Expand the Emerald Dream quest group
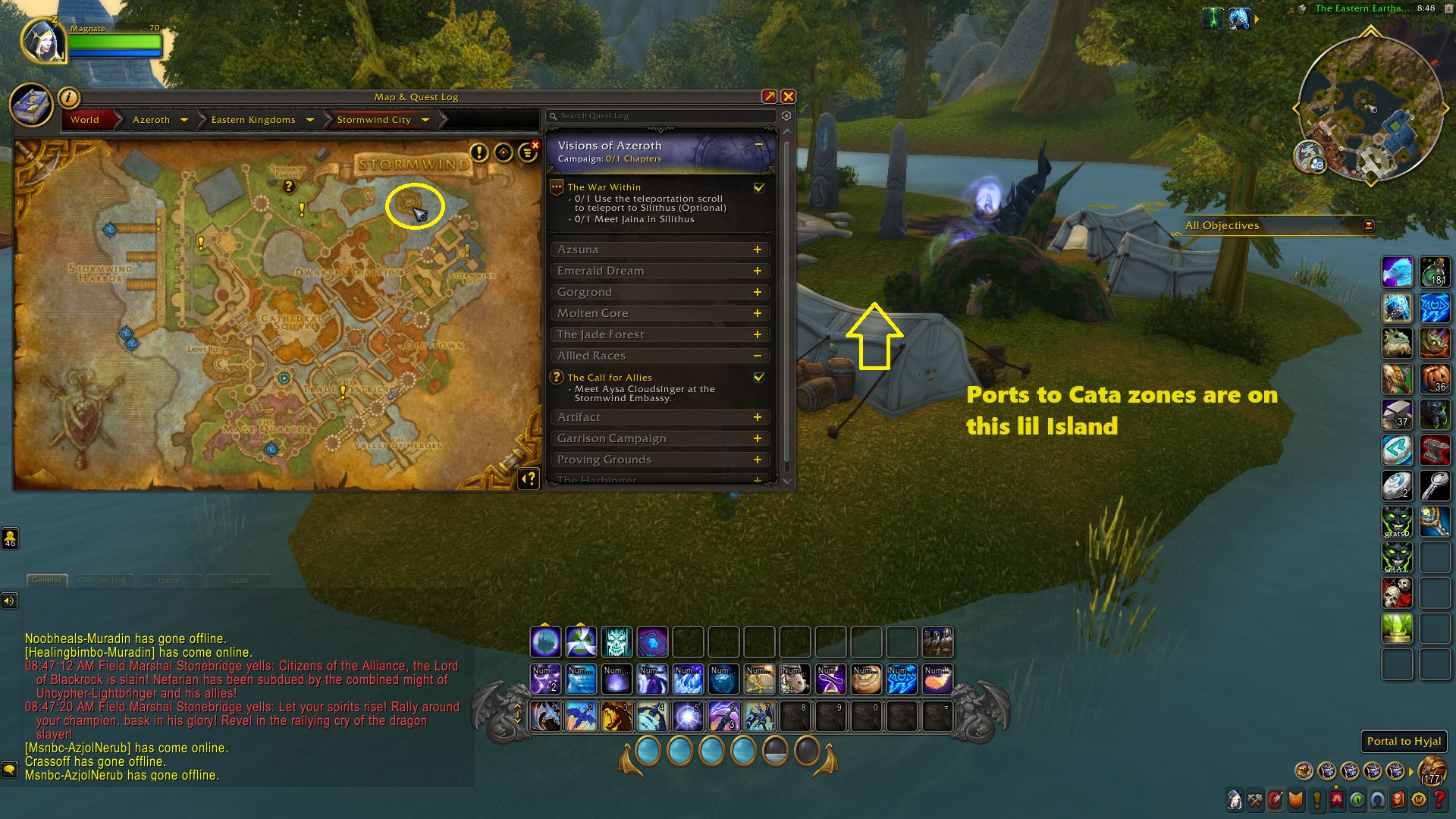The width and height of the screenshot is (1456, 819). (x=757, y=271)
